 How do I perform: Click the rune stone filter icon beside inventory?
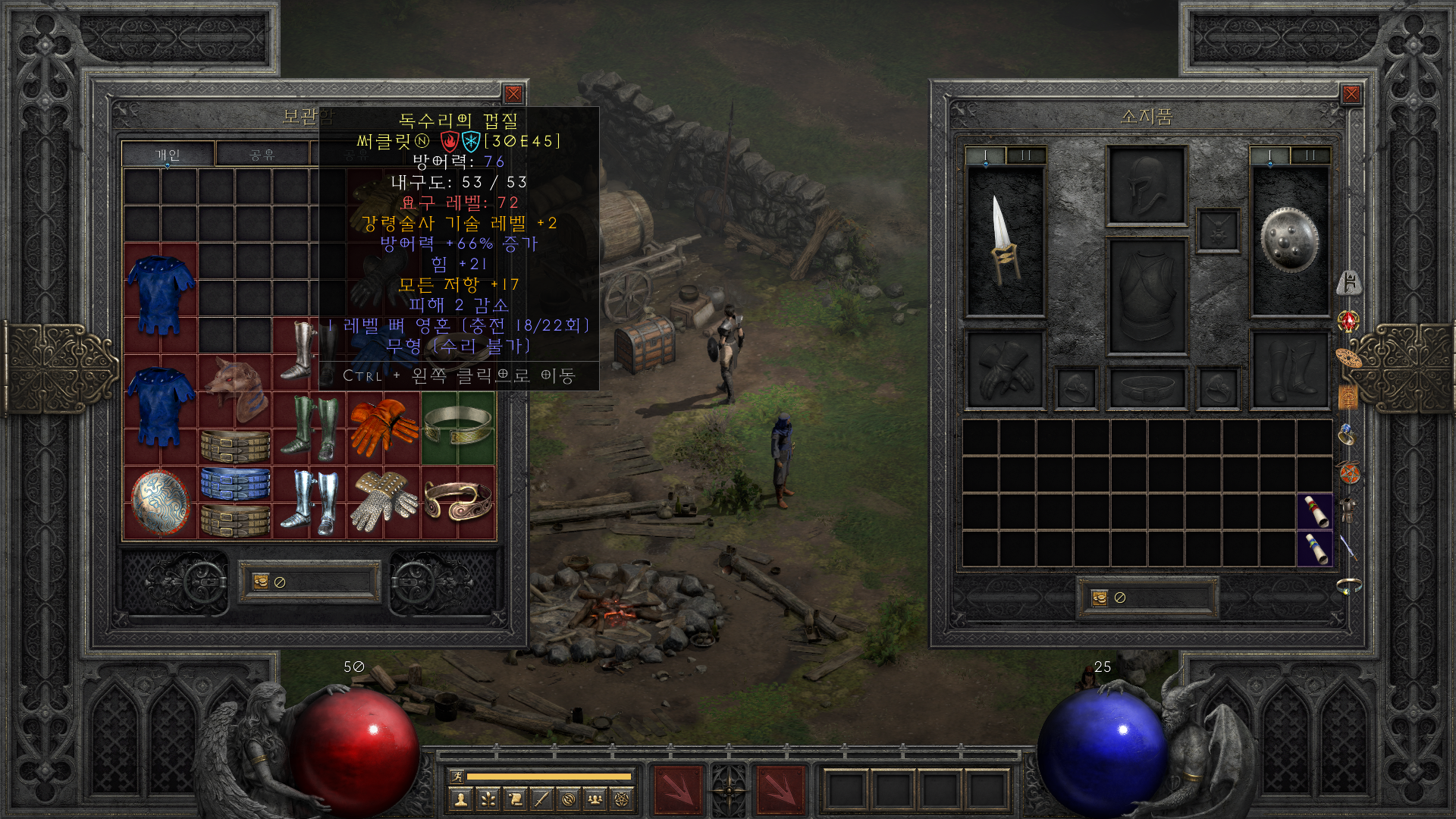point(1349,282)
